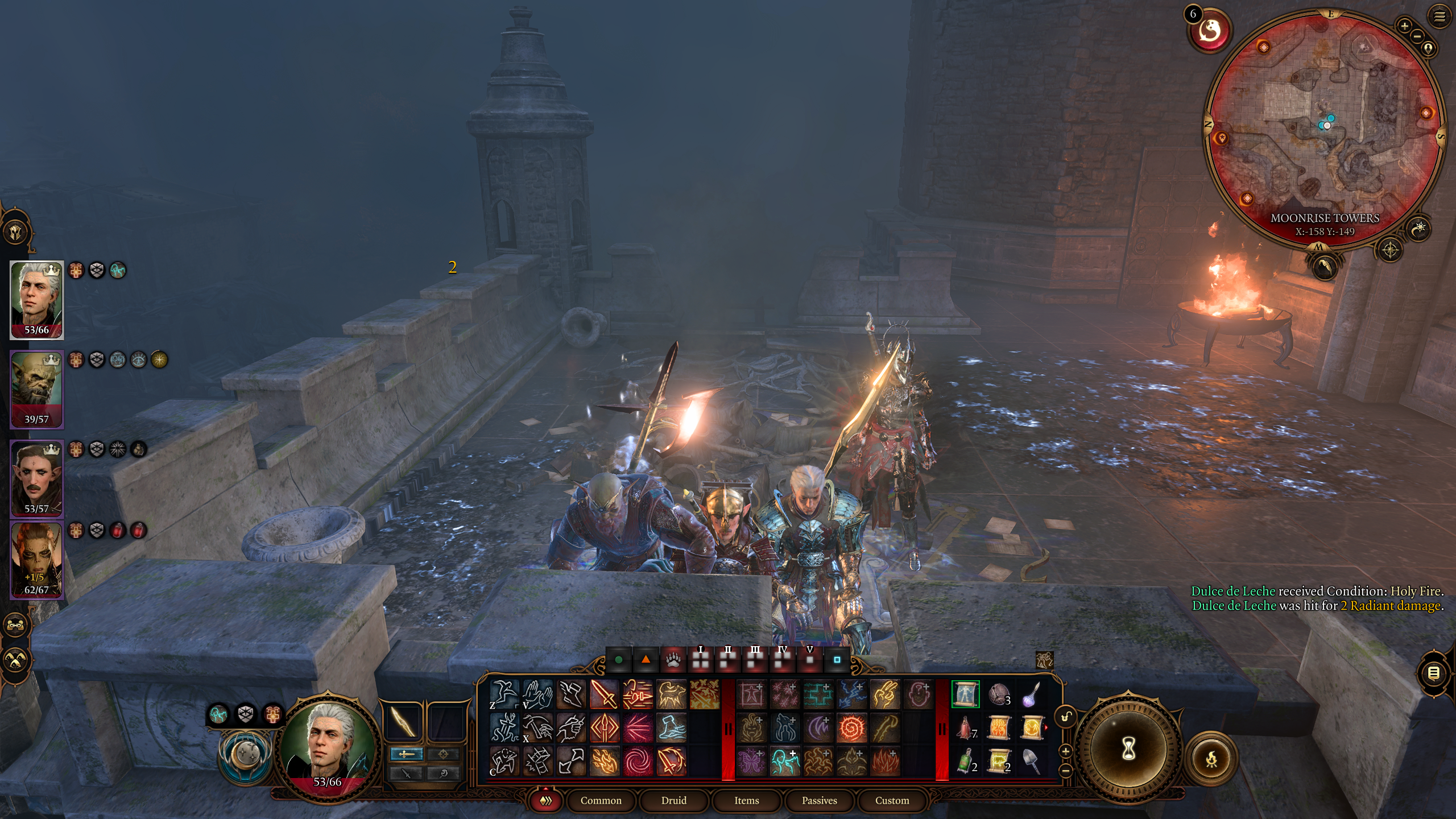Show the Passives tab

[819, 800]
